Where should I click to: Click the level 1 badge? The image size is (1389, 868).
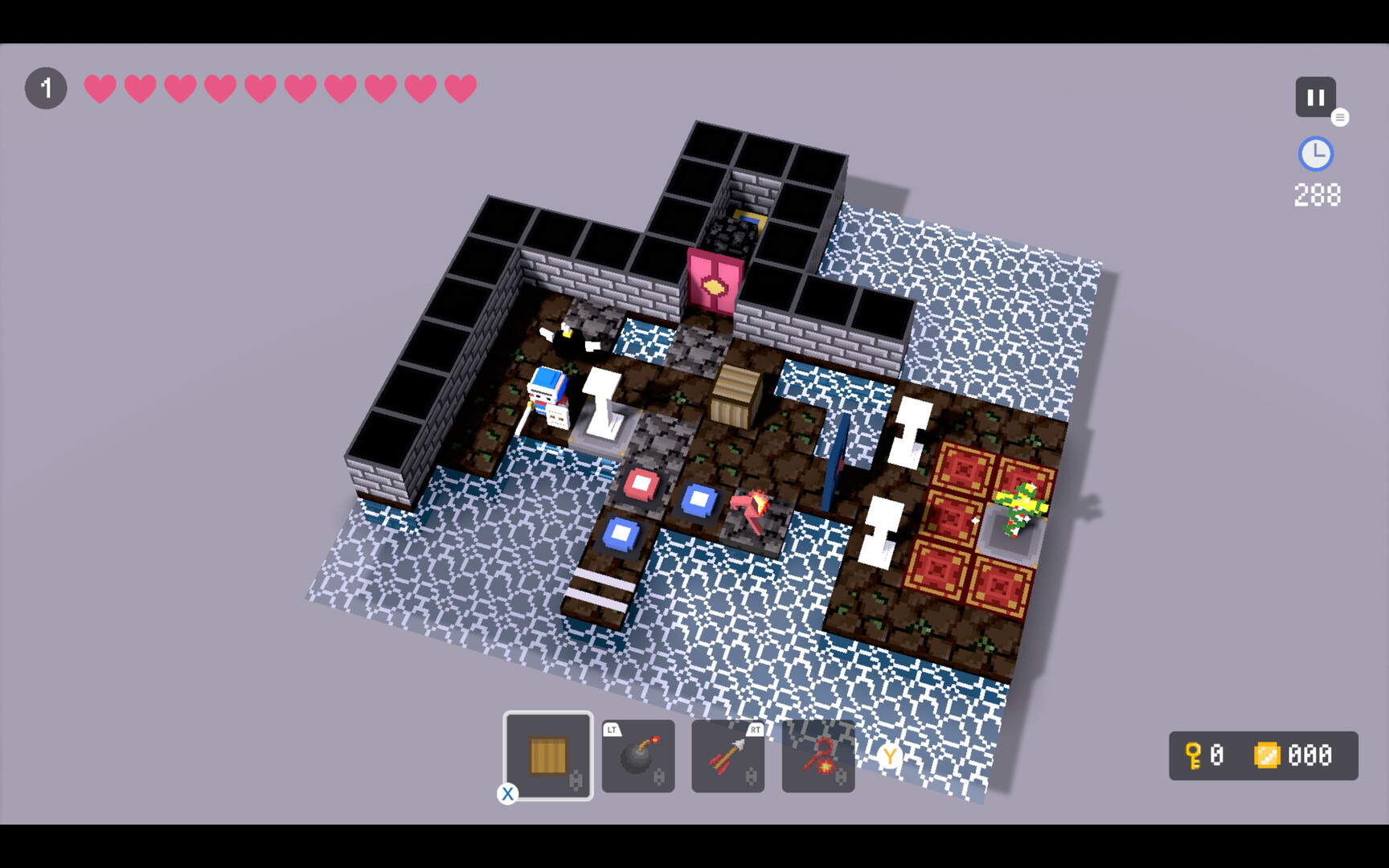(x=46, y=88)
